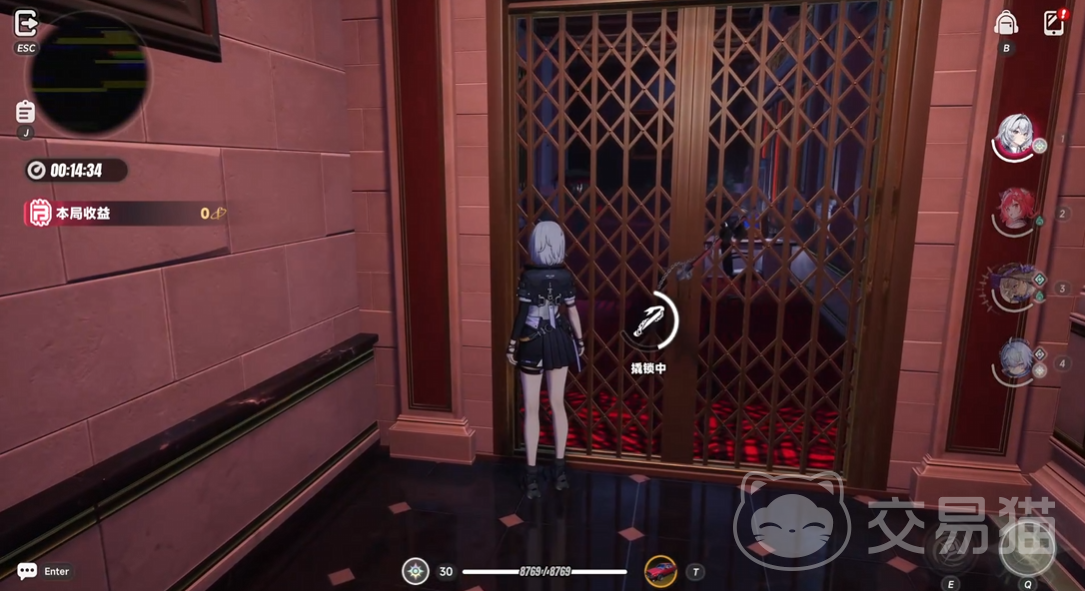Switch to the purple-hat character portrait
Viewport: 1085px width, 591px height.
[x=1016, y=285]
